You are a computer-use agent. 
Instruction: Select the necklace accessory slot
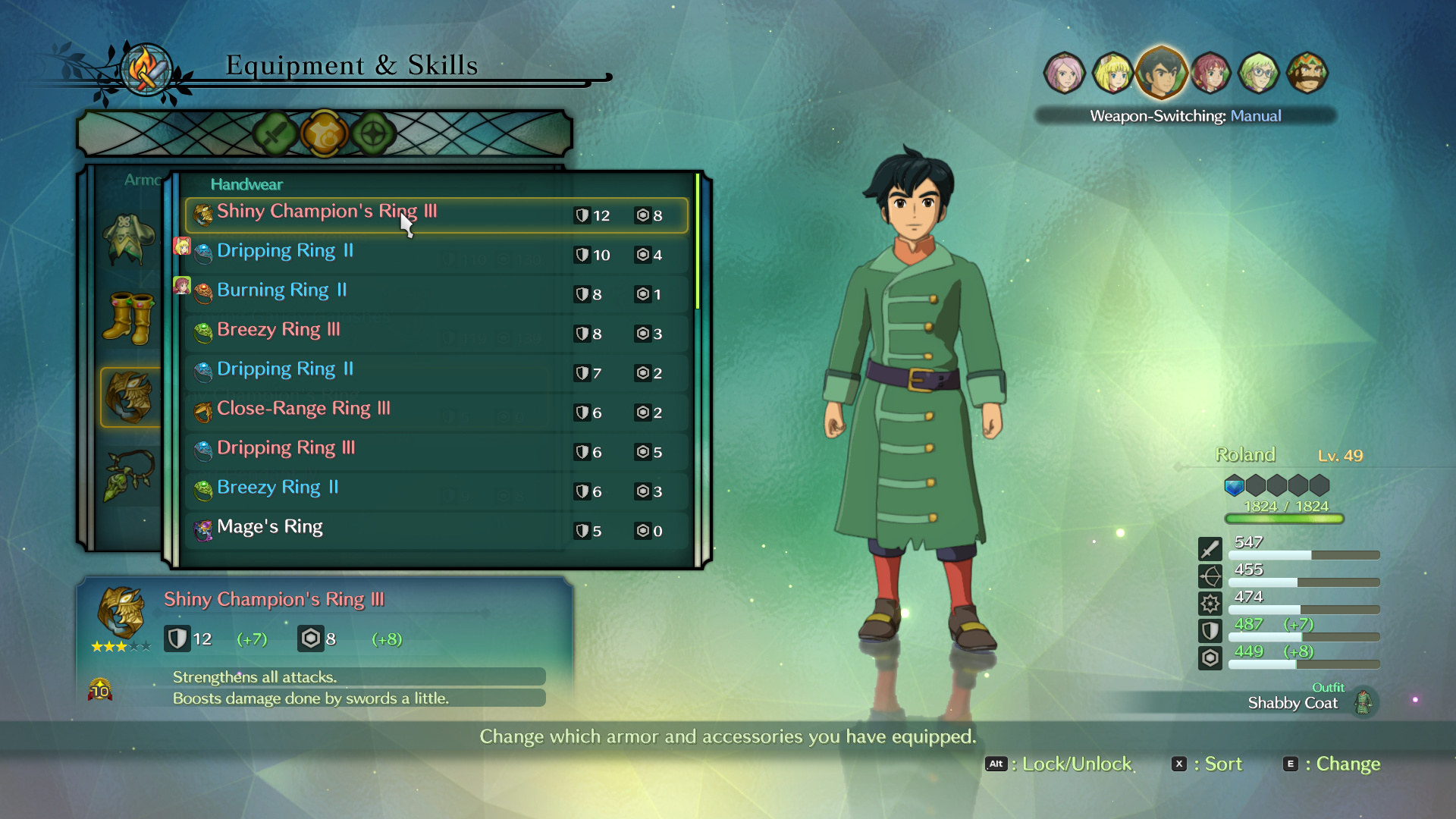click(x=130, y=476)
